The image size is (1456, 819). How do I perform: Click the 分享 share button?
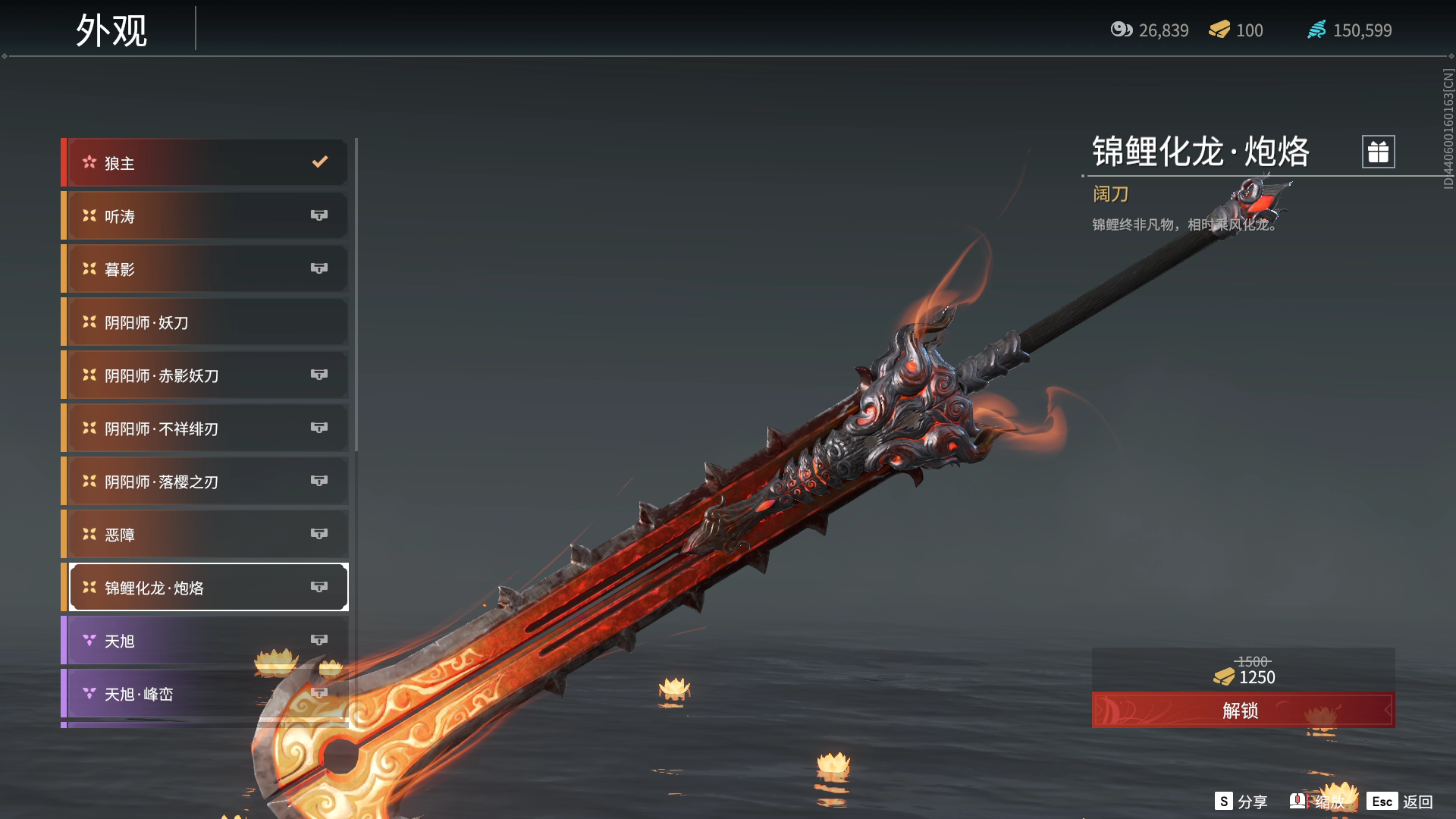(1241, 802)
